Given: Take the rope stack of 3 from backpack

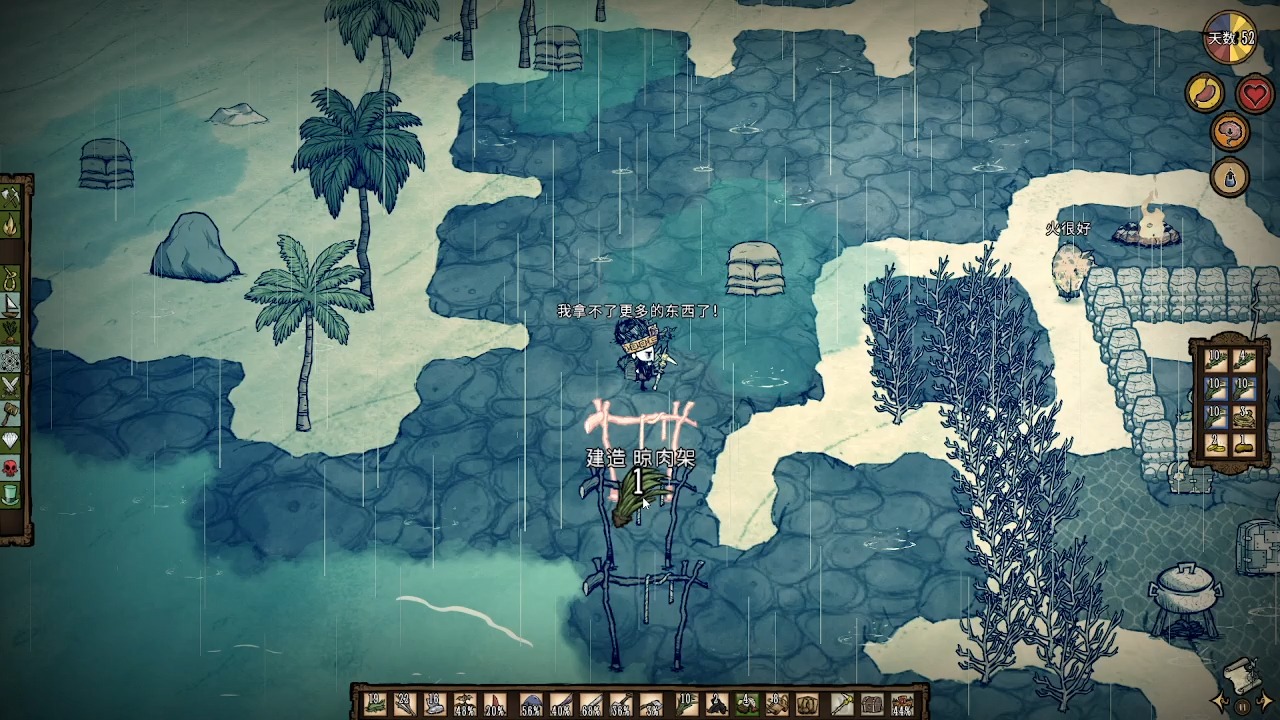Looking at the screenshot, I should pyautogui.click(x=1246, y=416).
